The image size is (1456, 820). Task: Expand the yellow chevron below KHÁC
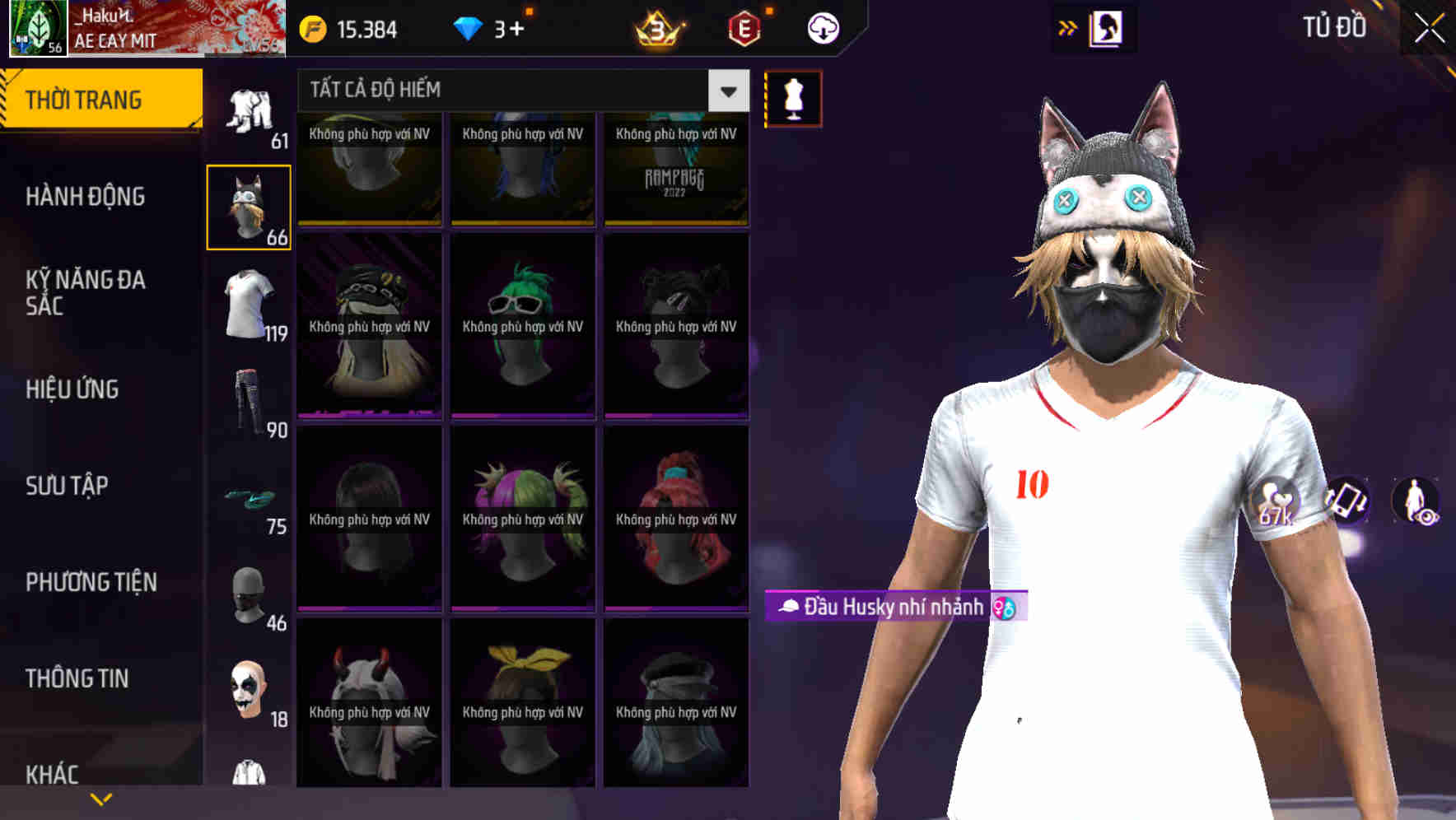coord(101,798)
